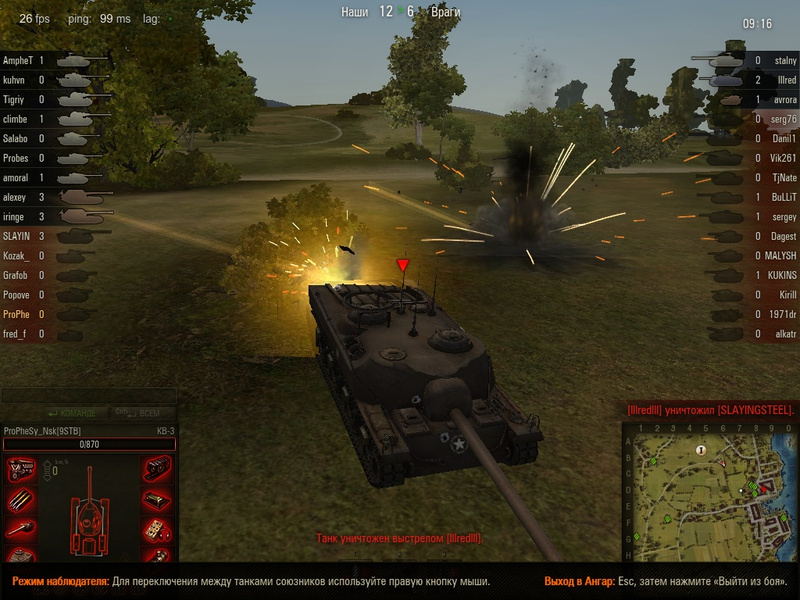Choose ally alexey in the team list

coord(50,197)
